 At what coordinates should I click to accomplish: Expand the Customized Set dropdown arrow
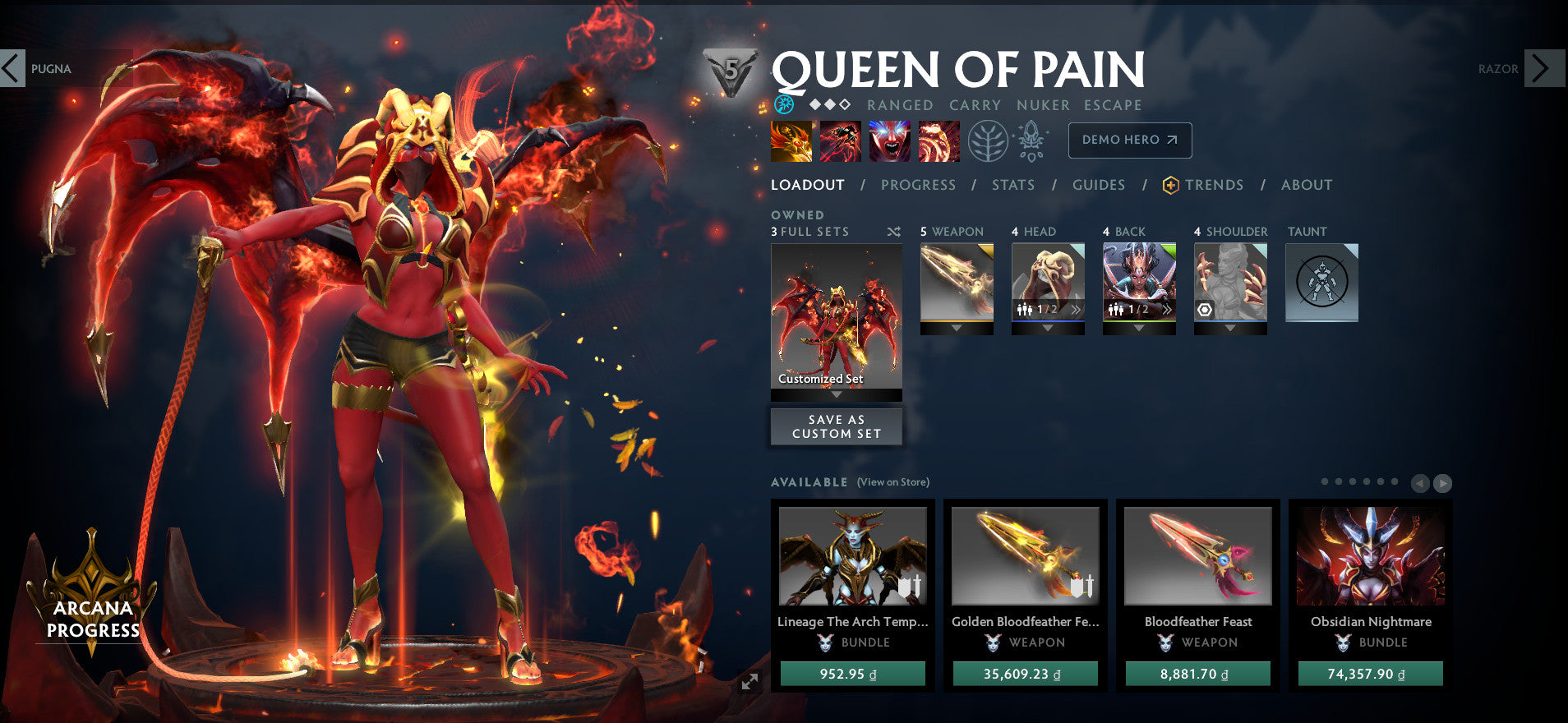(x=836, y=394)
